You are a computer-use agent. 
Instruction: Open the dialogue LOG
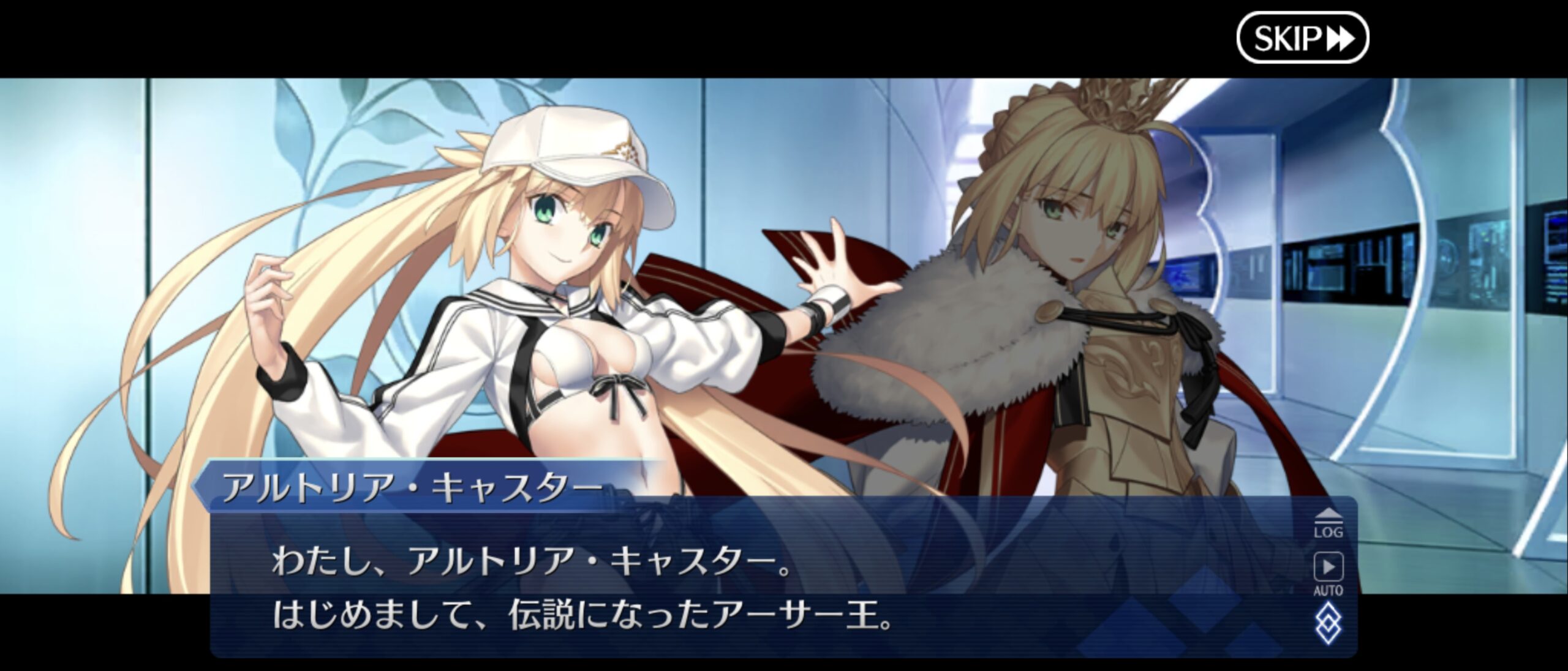1328,523
